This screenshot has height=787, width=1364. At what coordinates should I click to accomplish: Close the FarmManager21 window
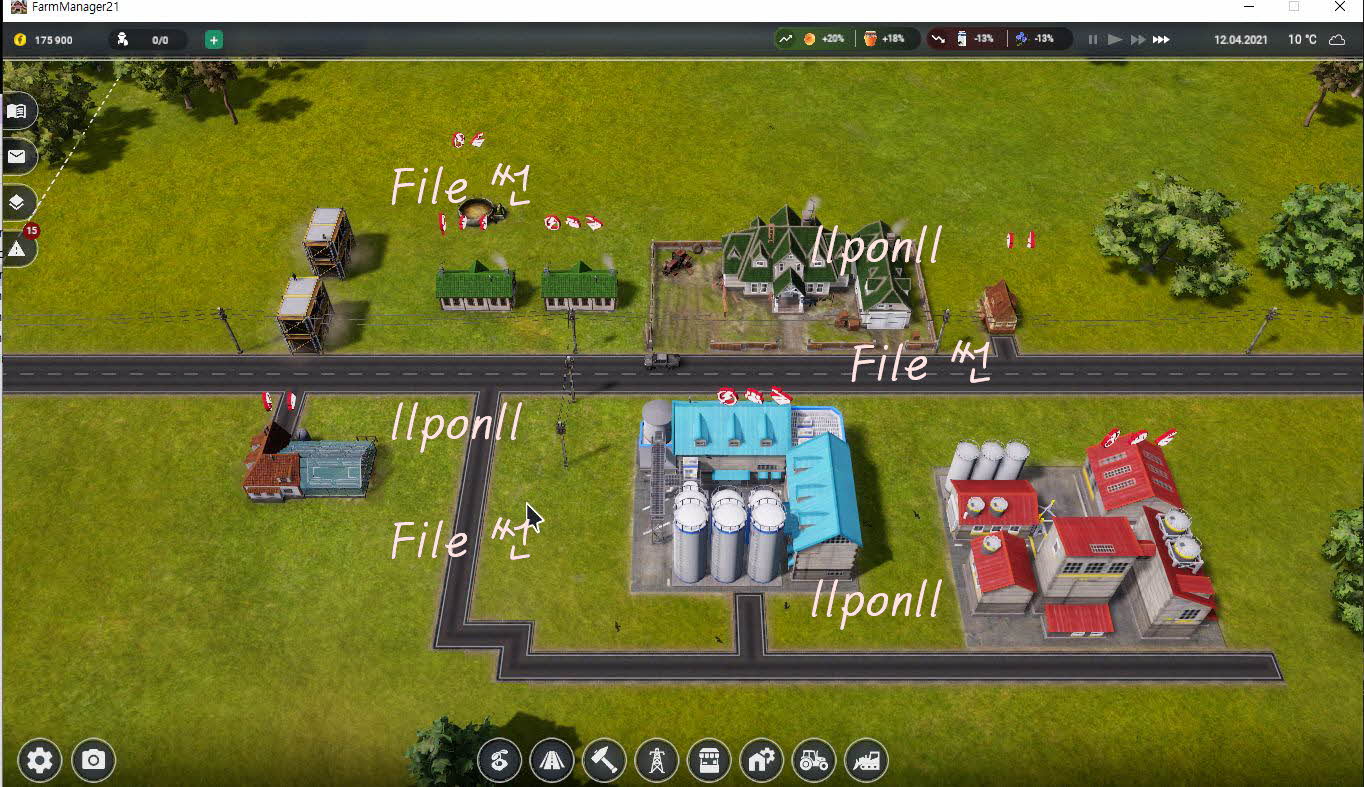pos(1340,7)
